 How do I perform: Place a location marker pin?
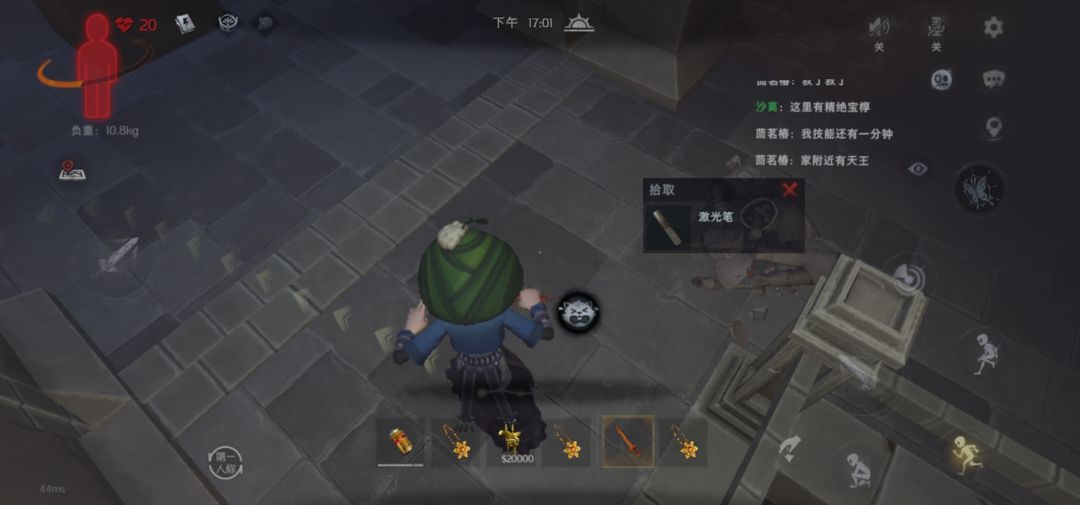point(993,127)
